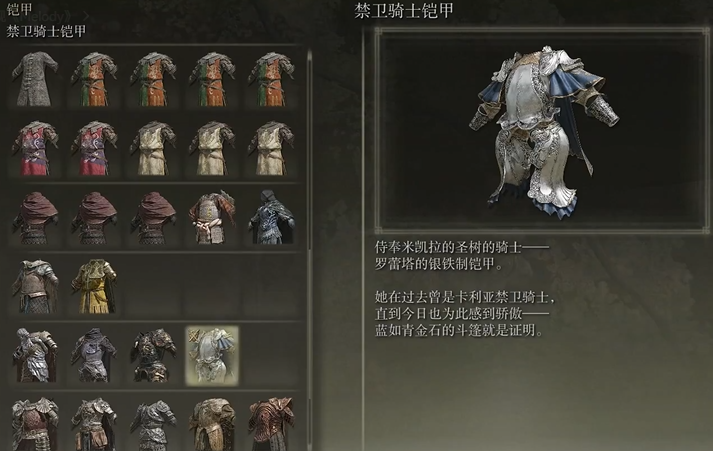This screenshot has height=451, width=713.
Task: Choose the purple-hooded armor piece
Action: click(x=93, y=354)
